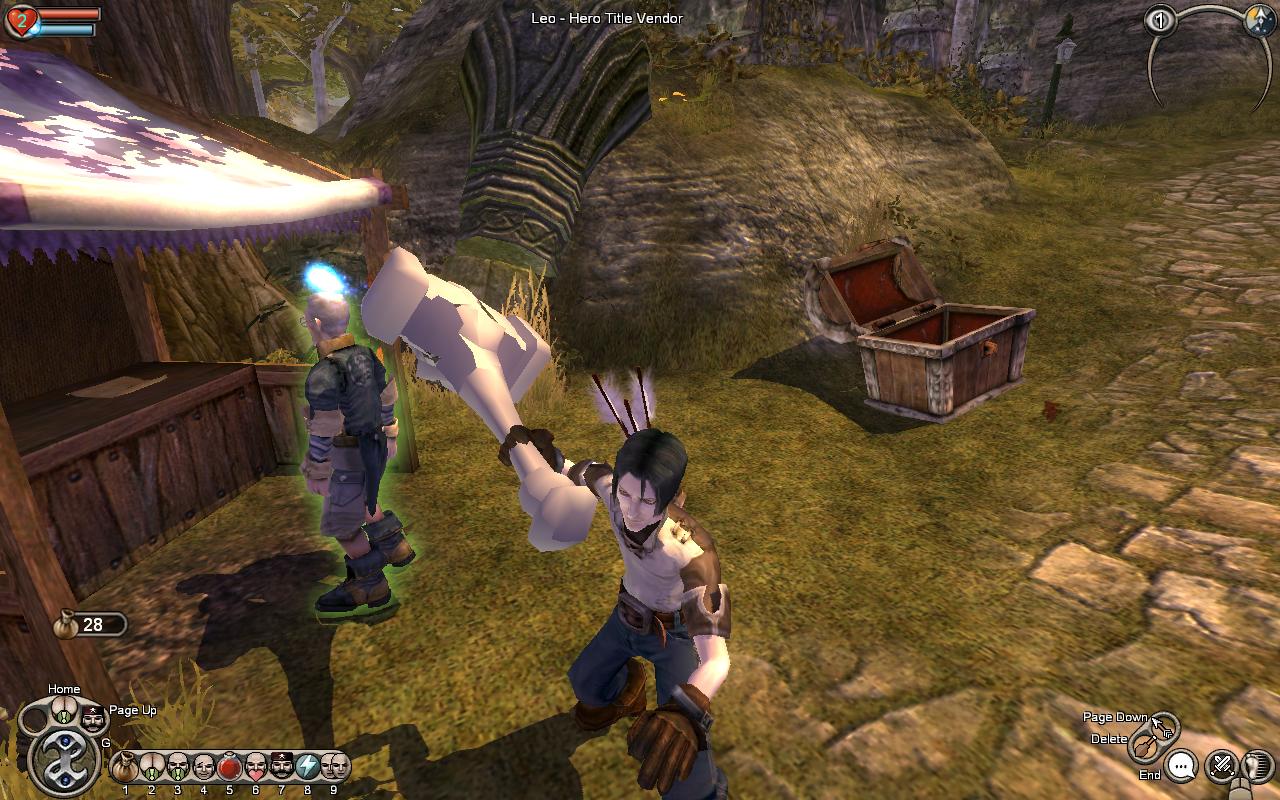
Task: Select the gold bag in hotbar slot 1
Action: pos(125,767)
